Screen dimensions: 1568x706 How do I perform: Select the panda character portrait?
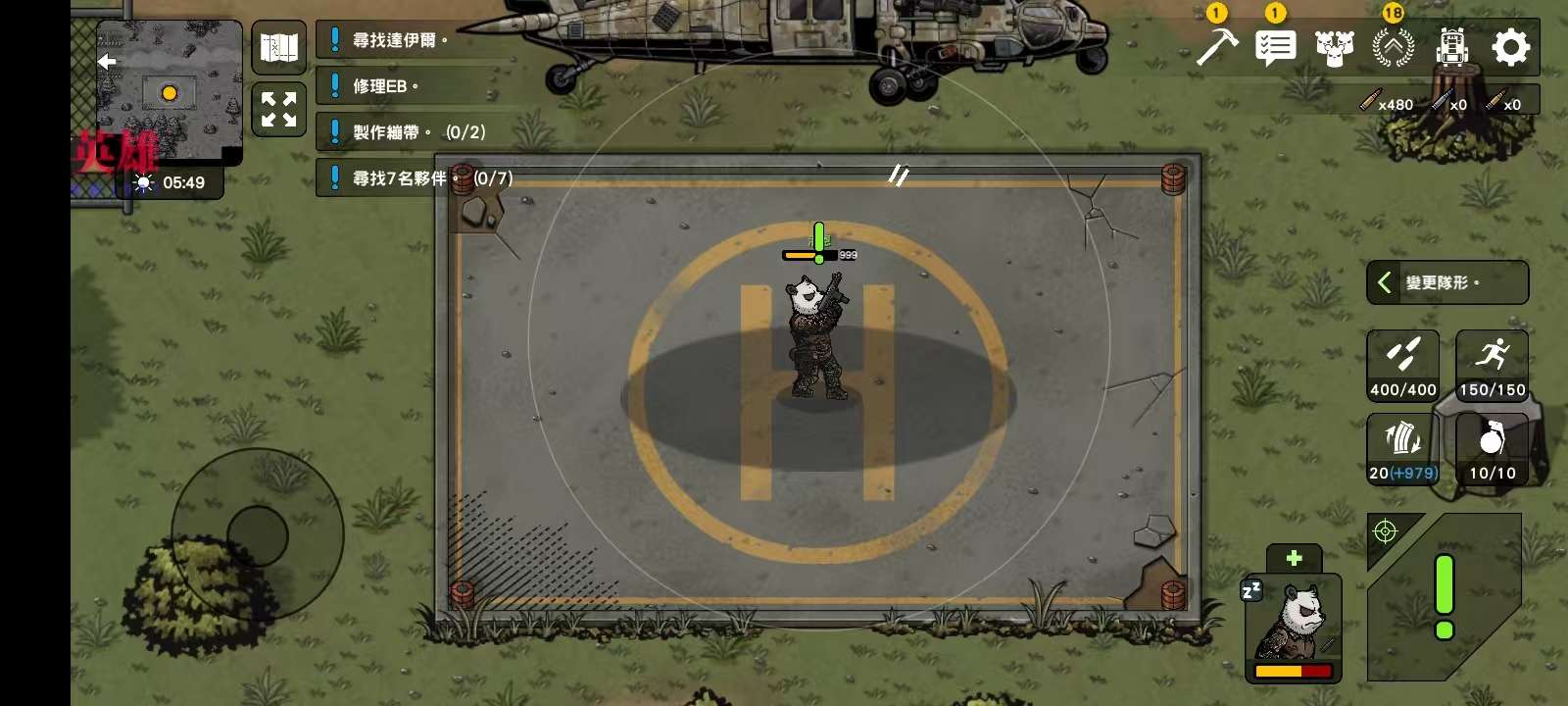pos(1294,628)
